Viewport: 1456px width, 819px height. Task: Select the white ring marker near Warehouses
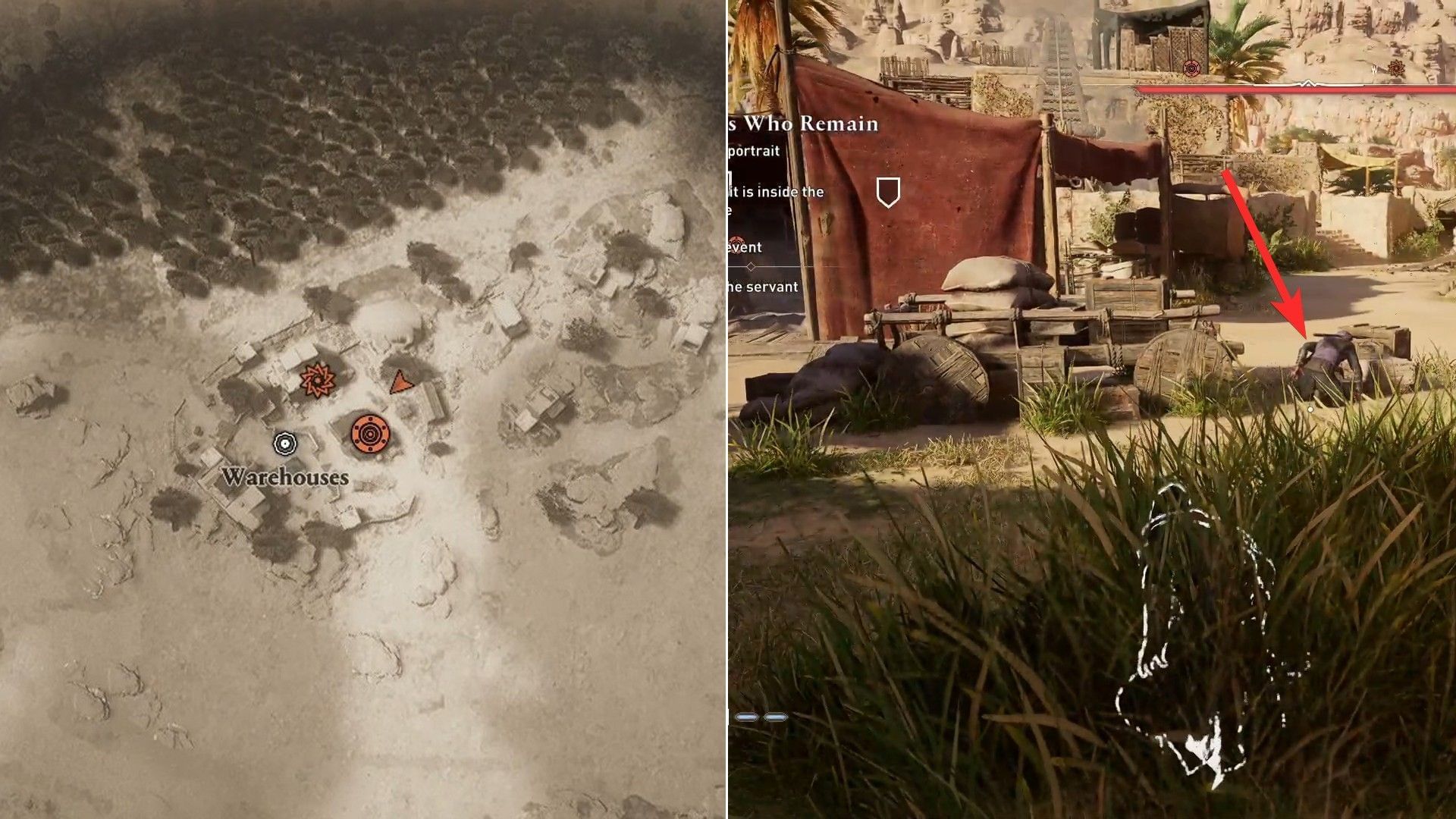pos(284,442)
